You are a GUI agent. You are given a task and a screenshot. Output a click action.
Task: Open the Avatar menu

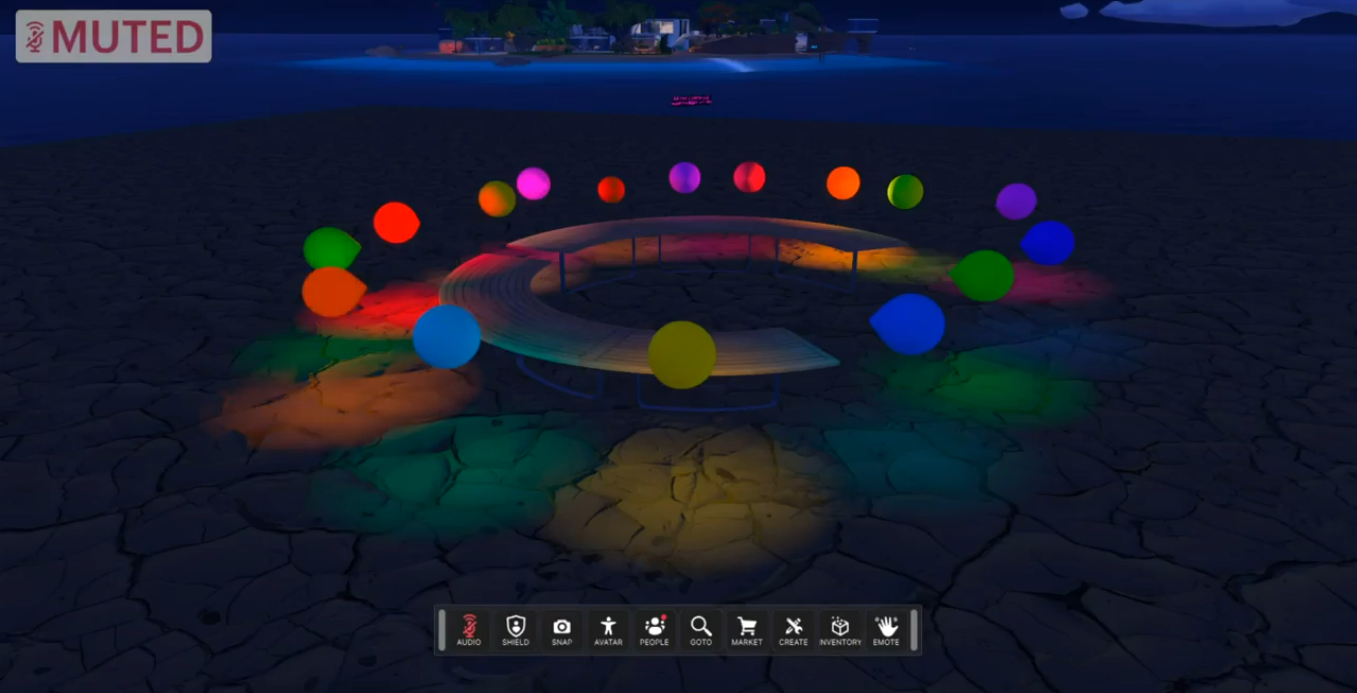point(608,630)
